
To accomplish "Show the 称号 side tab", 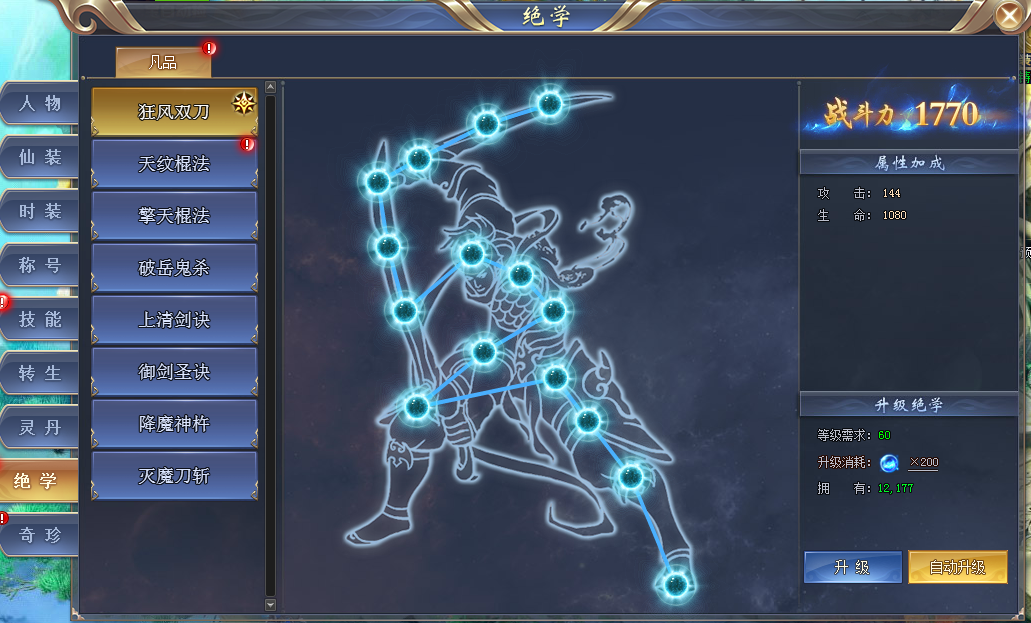I will [x=40, y=265].
